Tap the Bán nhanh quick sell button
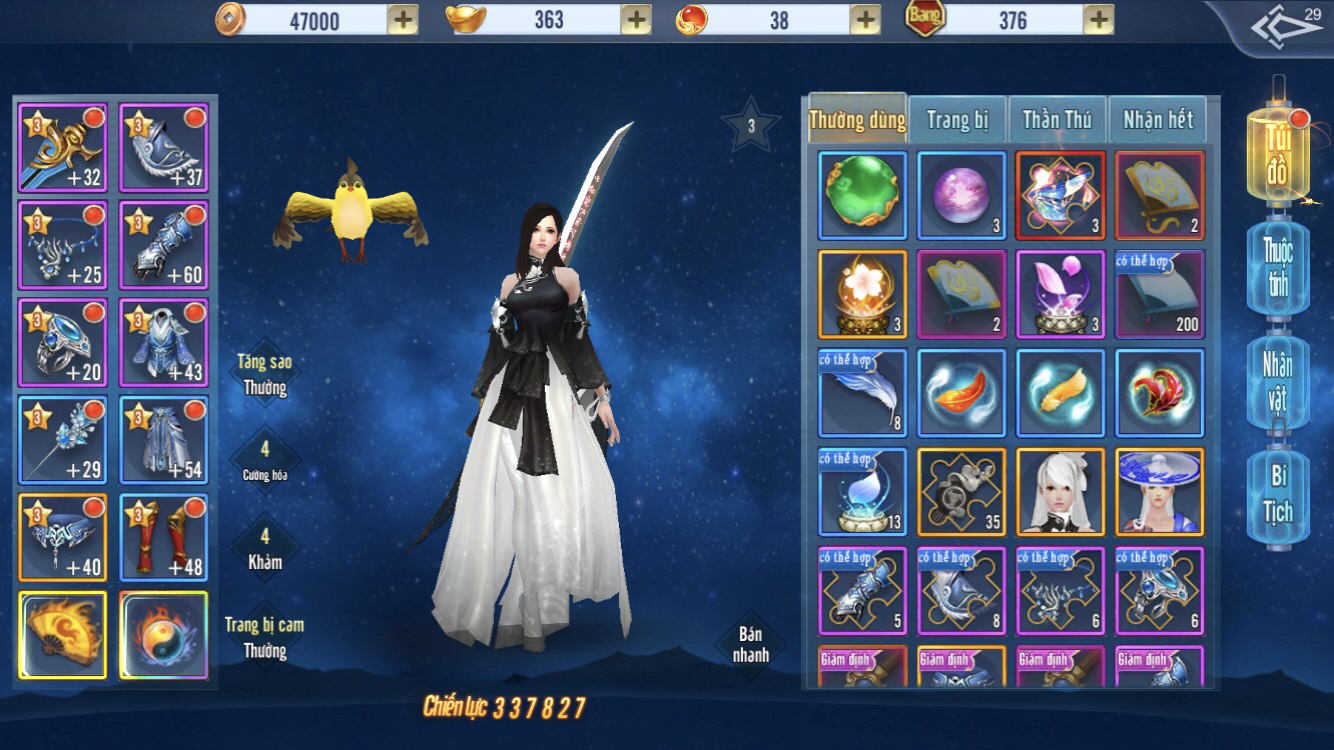Image resolution: width=1334 pixels, height=750 pixels. [751, 645]
